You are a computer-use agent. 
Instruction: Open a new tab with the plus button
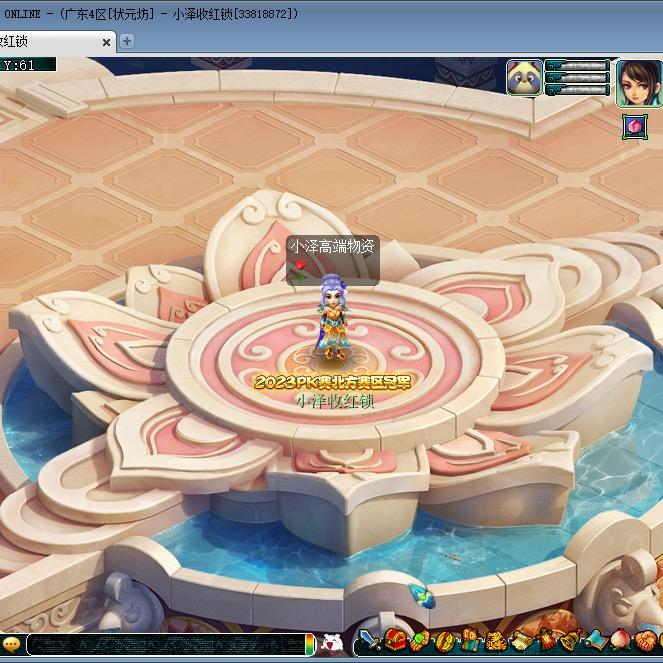[127, 41]
